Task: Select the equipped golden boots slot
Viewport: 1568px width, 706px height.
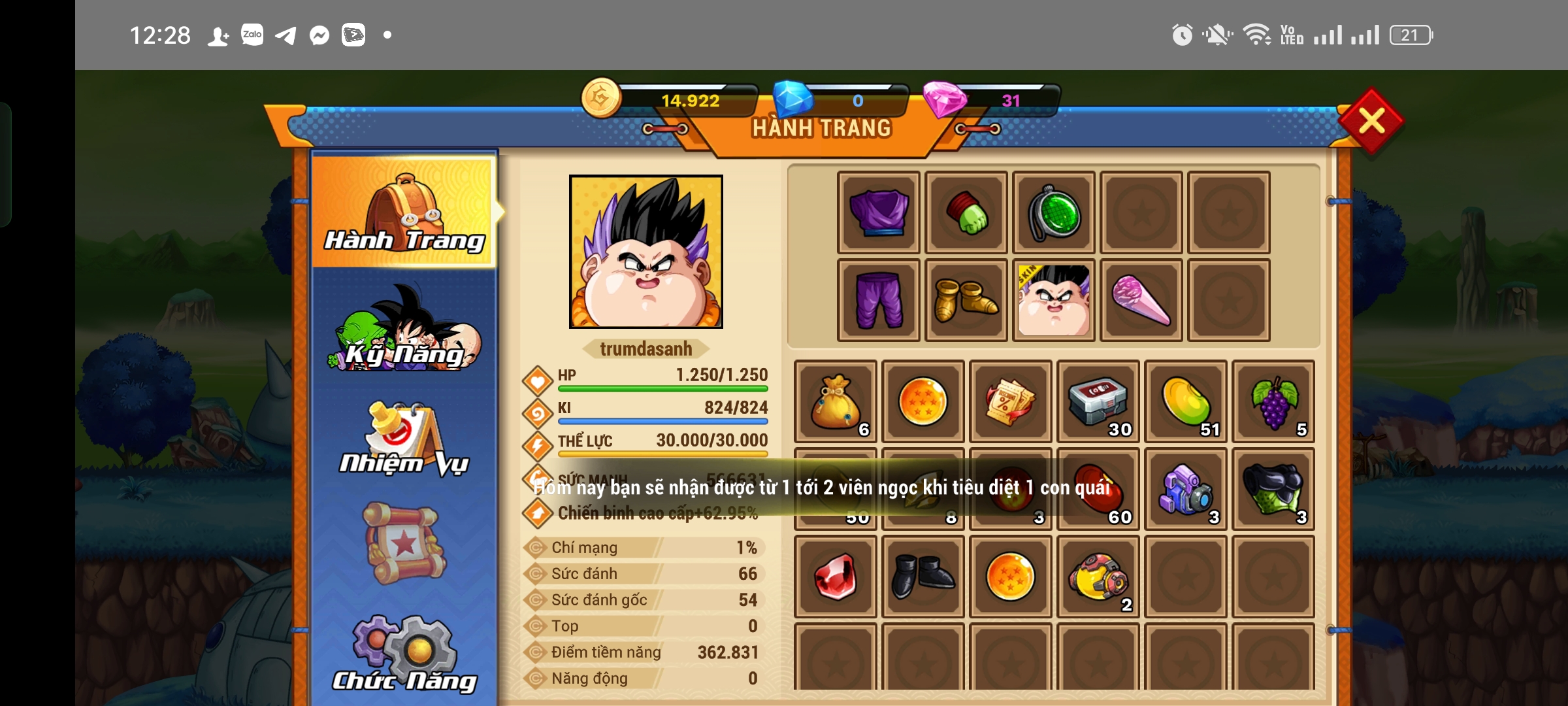Action: [x=966, y=300]
